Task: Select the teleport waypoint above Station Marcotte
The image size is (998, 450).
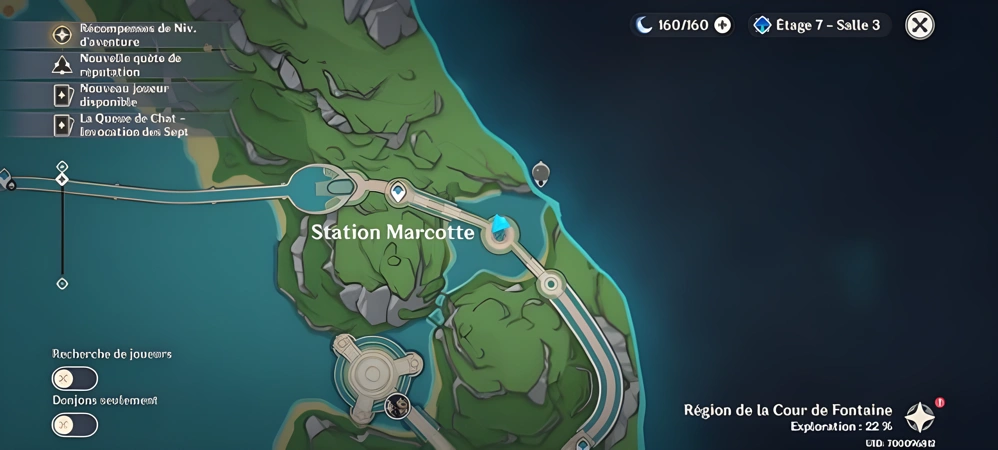Action: (x=398, y=192)
